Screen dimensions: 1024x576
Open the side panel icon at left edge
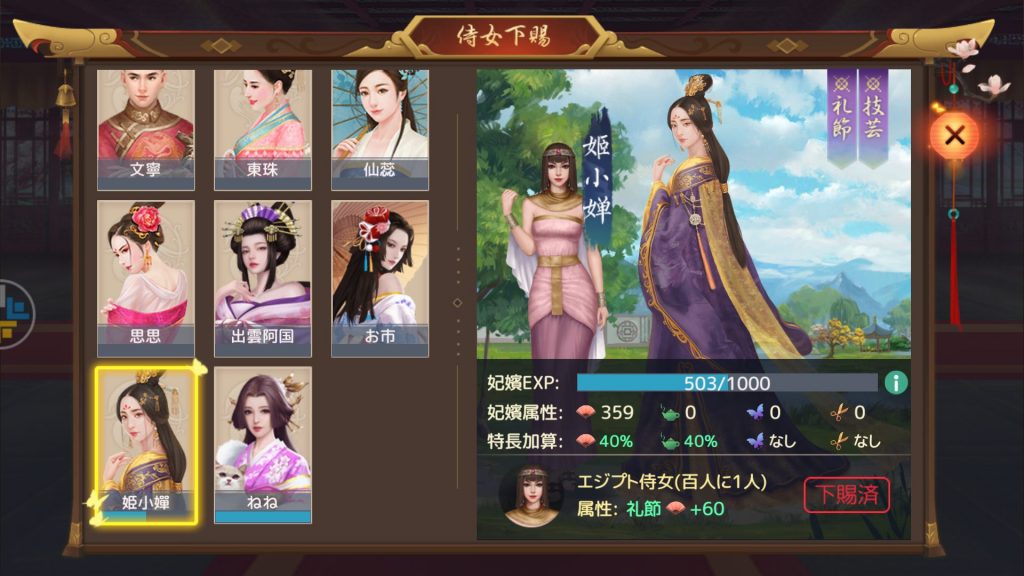coord(14,313)
